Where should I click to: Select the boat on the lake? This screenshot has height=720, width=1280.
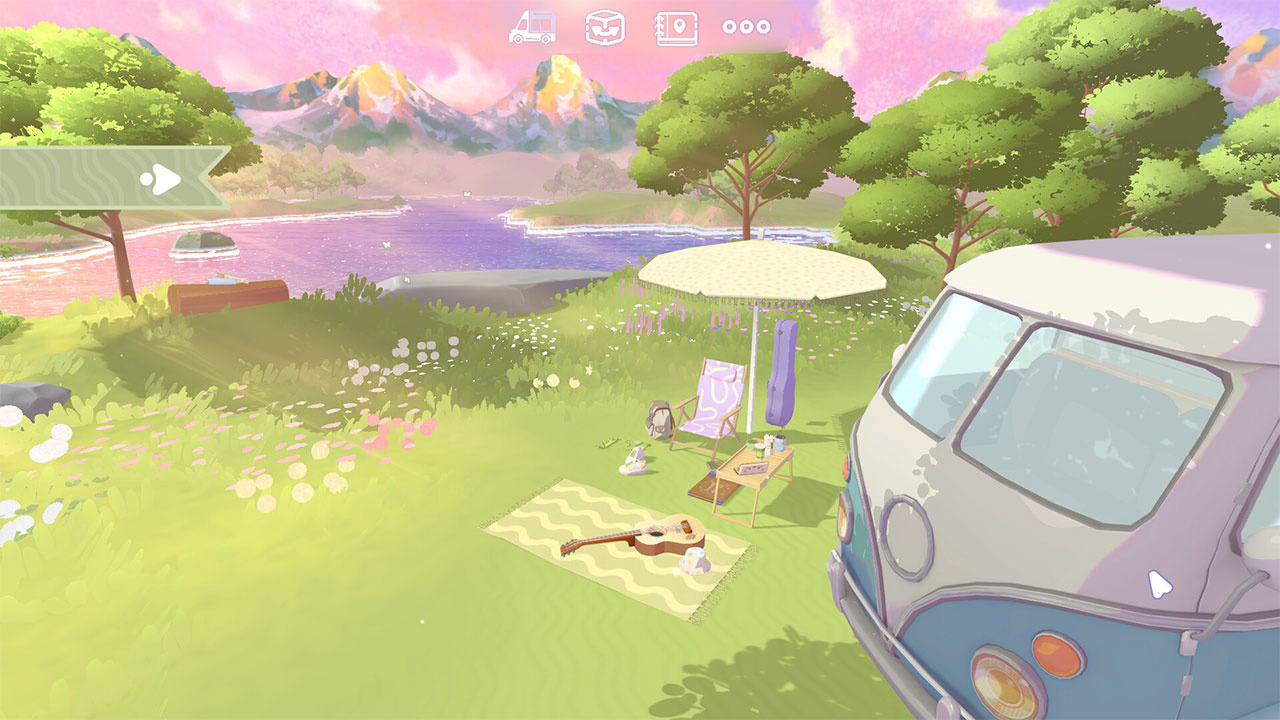pyautogui.click(x=203, y=243)
